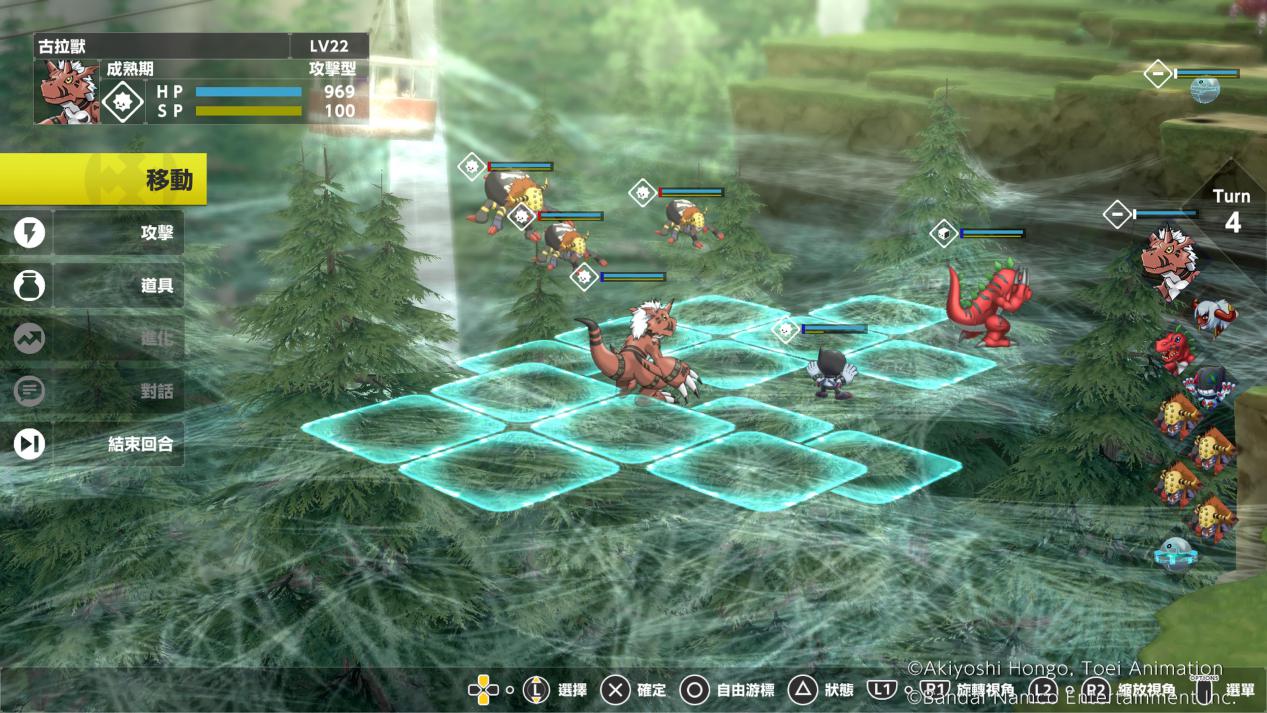The image size is (1267, 713).
Task: Select the 移動 move command
Action: click(105, 180)
